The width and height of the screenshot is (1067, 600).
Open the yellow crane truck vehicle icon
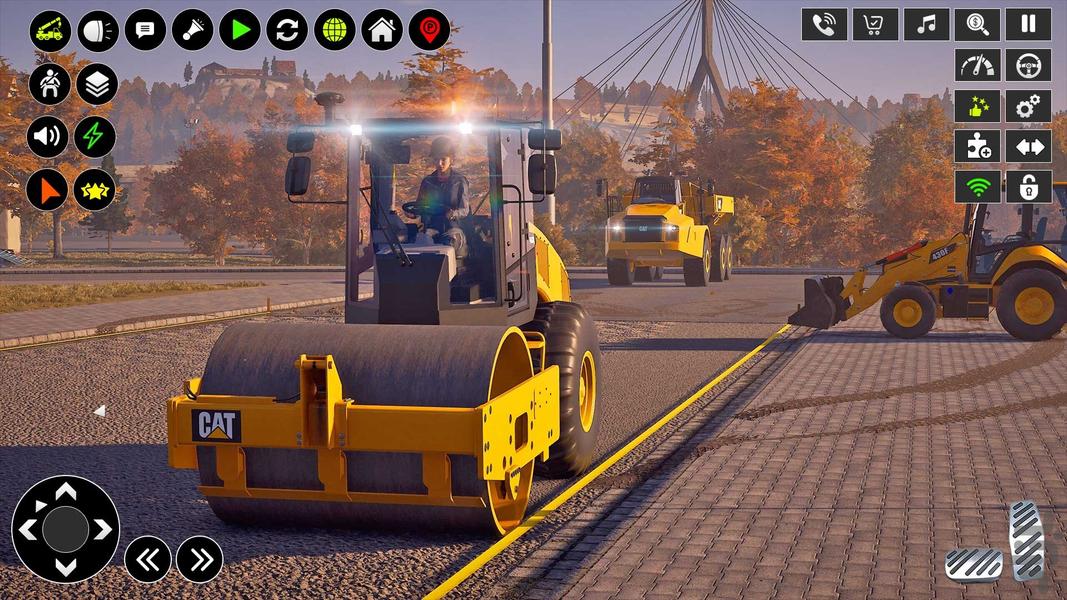pos(50,30)
